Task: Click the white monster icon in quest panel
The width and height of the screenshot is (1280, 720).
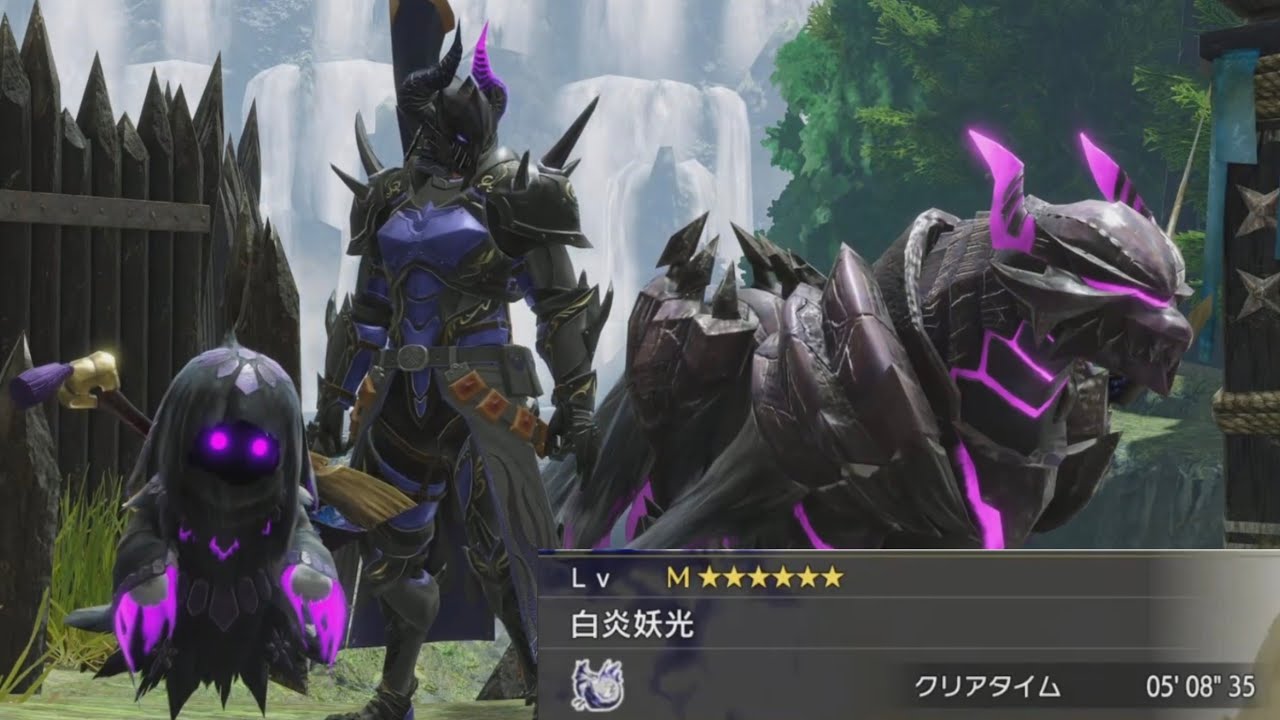Action: tap(597, 686)
